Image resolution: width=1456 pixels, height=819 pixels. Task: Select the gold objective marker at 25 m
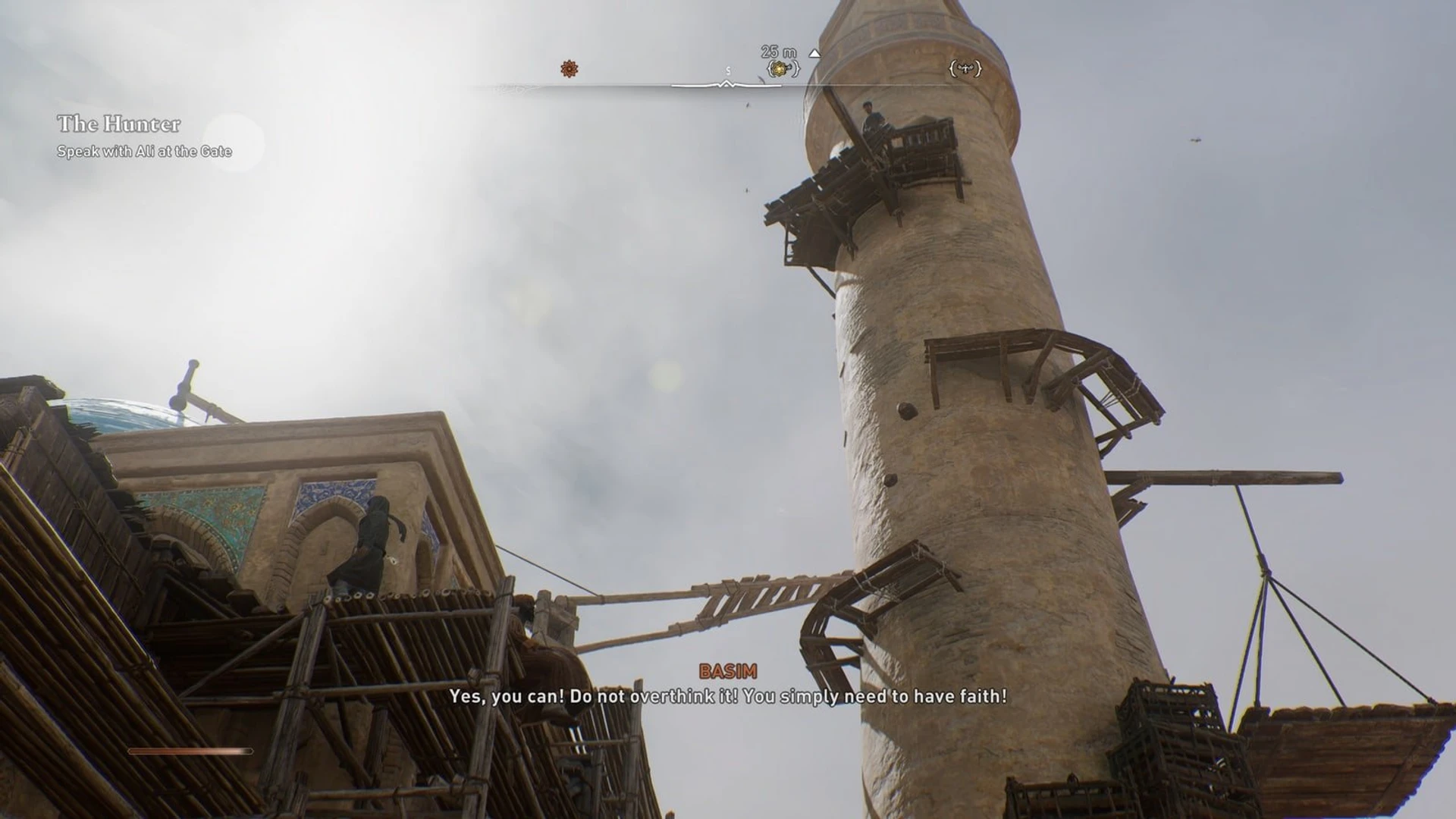coord(783,69)
